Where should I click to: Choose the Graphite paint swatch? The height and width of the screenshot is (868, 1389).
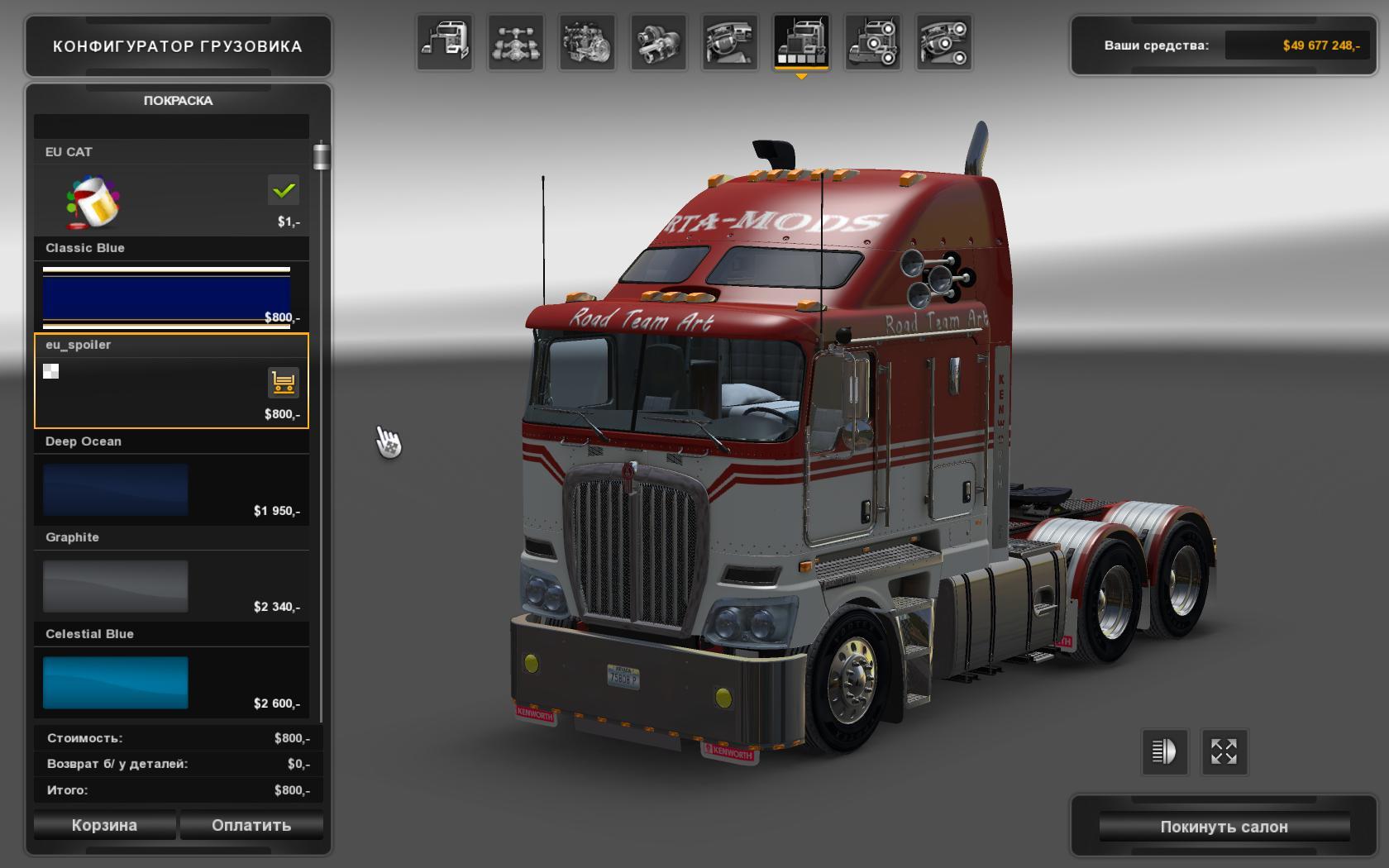pos(116,586)
